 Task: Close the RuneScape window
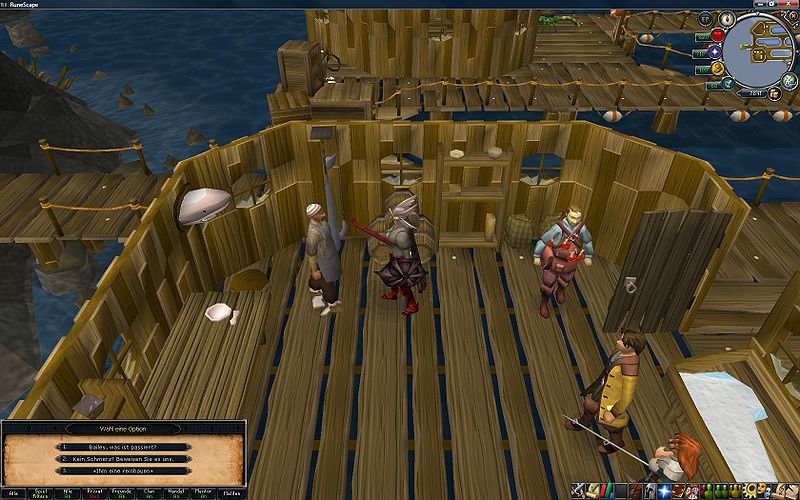(x=790, y=4)
